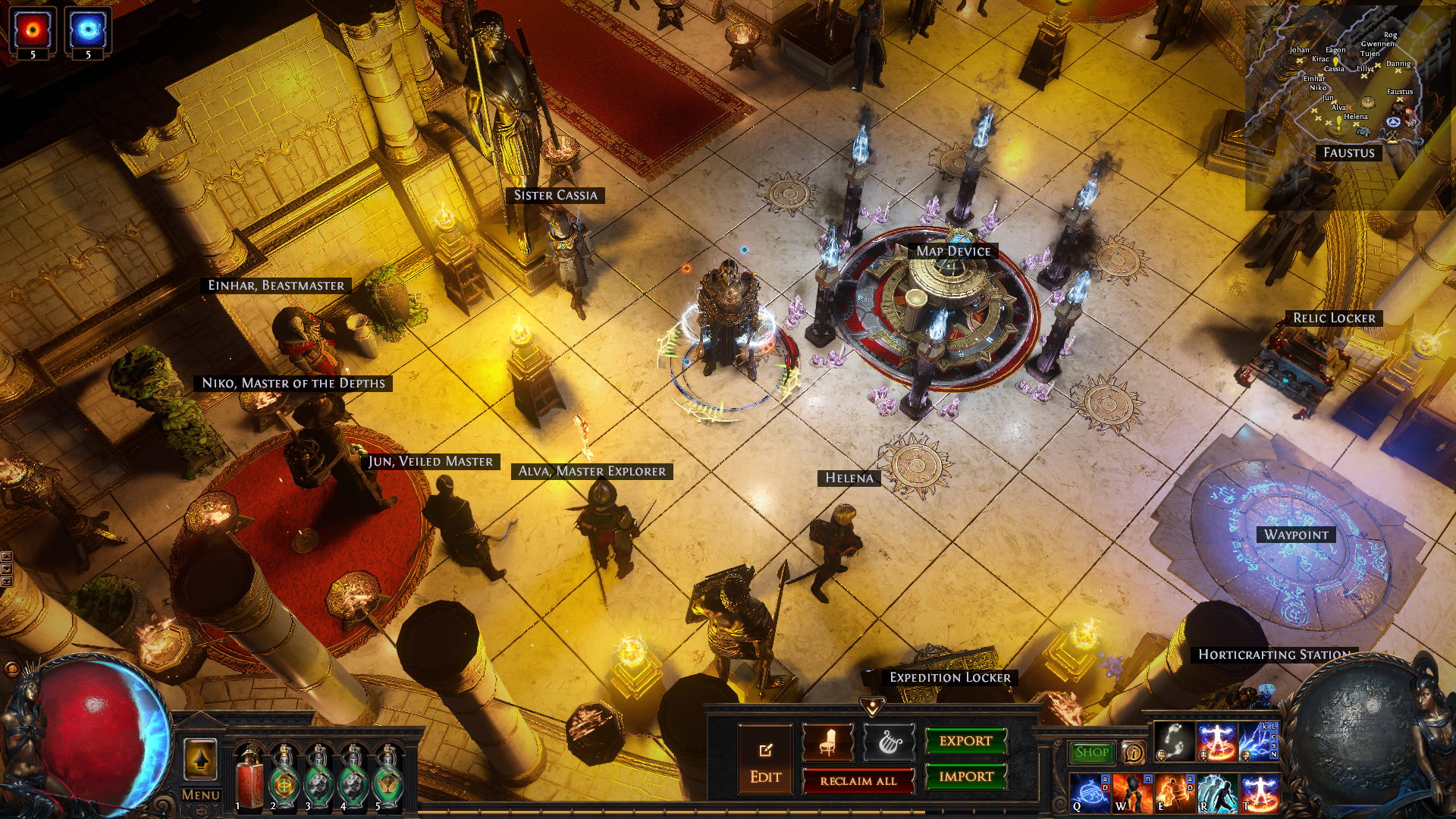Collapse the hideout panel with the arrow
The width and height of the screenshot is (1456, 819).
[x=872, y=707]
